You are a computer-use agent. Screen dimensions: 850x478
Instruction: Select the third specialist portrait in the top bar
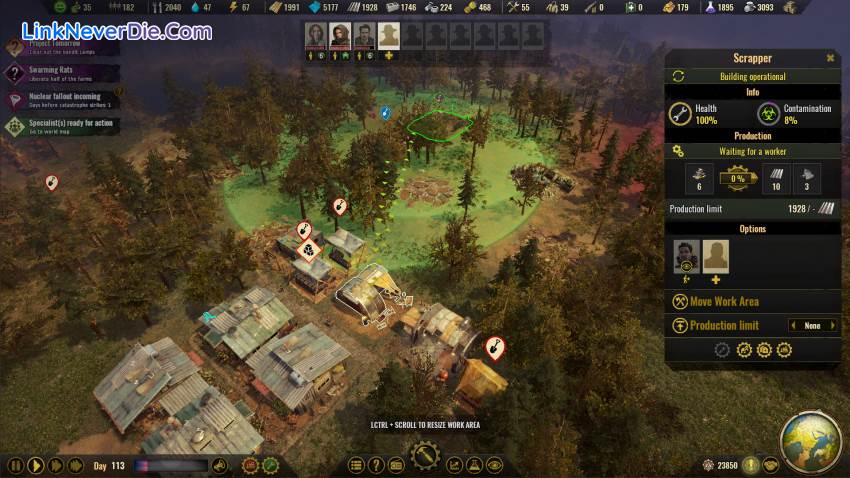click(x=364, y=36)
